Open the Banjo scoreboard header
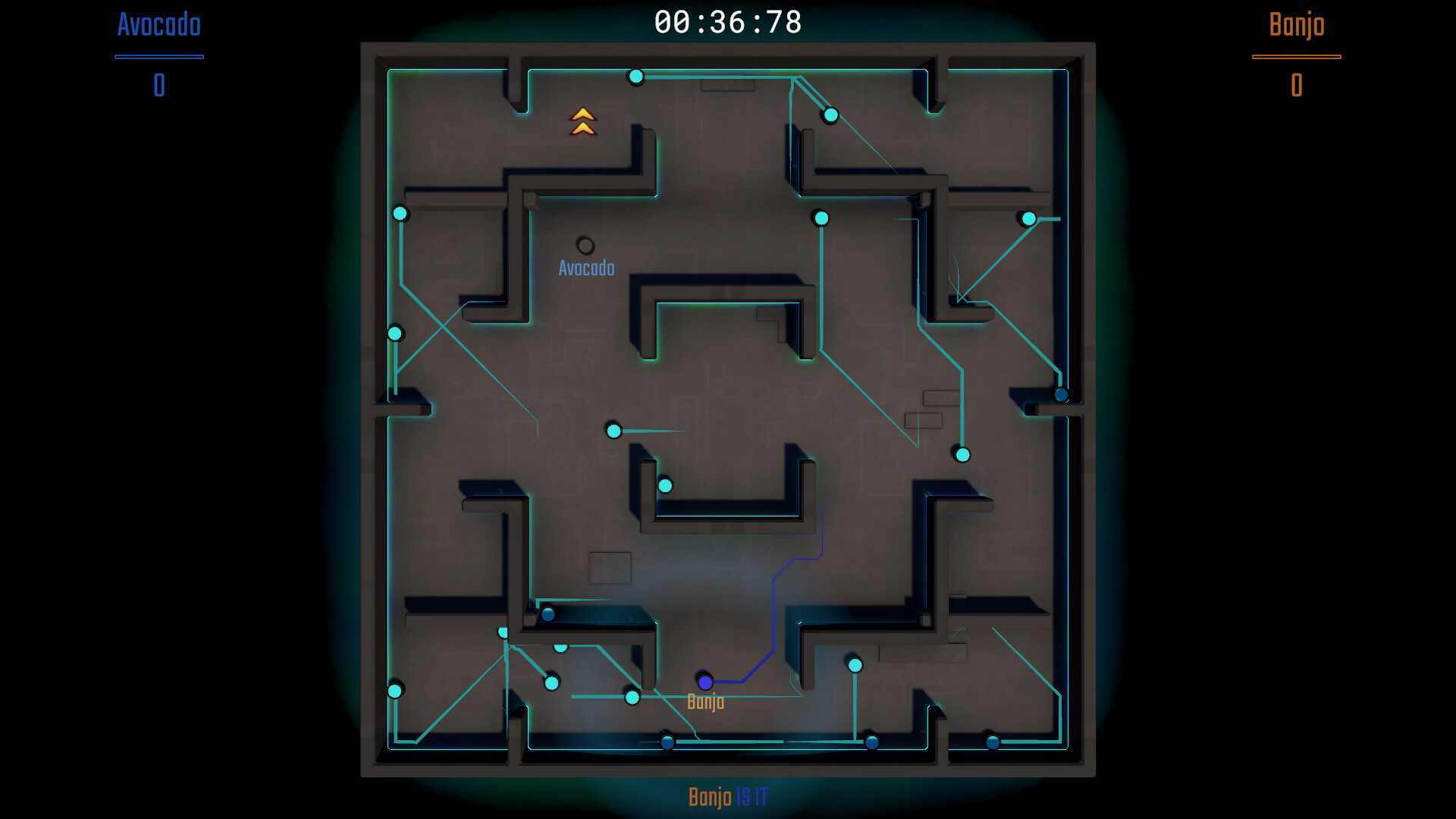Screen dimensions: 1456x819 (x=1296, y=25)
